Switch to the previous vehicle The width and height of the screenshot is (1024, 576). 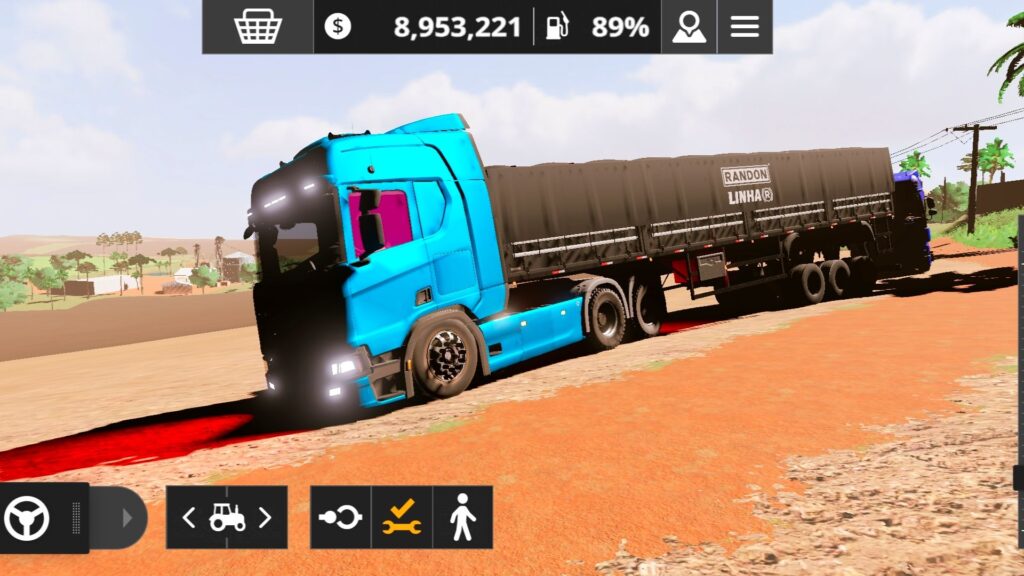click(x=189, y=518)
